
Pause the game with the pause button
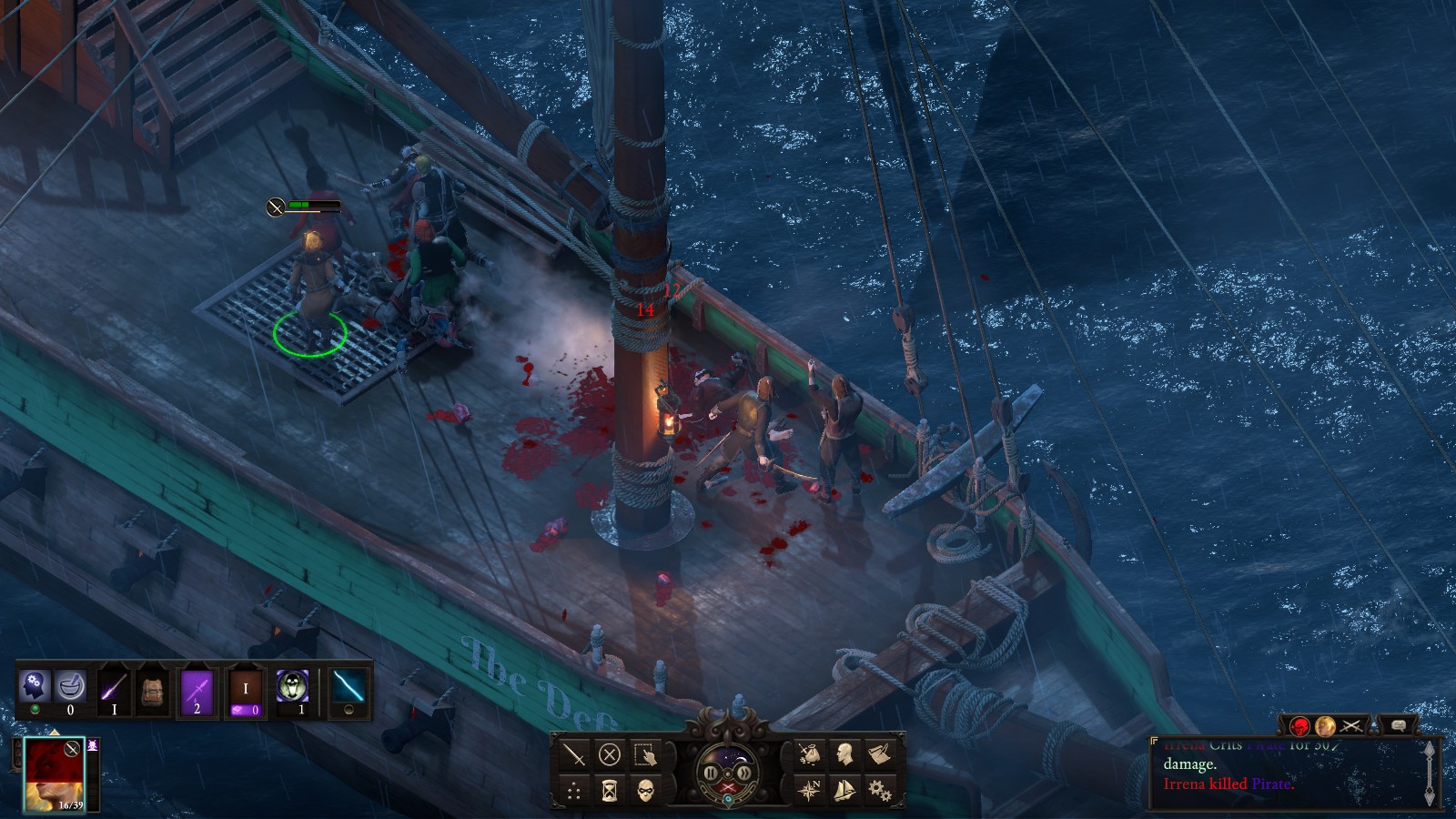click(x=711, y=773)
